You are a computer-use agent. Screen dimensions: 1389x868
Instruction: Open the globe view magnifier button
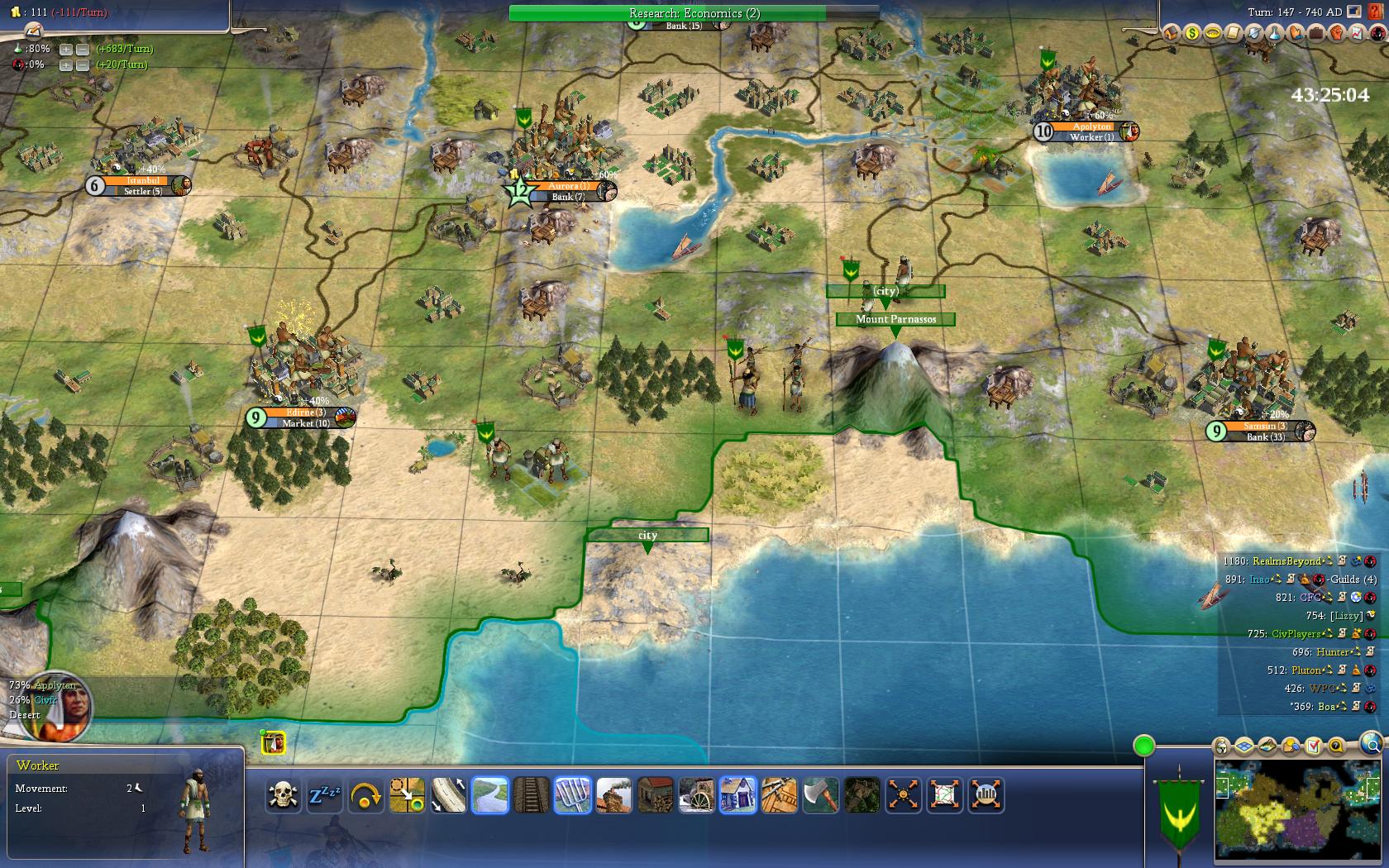[x=1371, y=743]
